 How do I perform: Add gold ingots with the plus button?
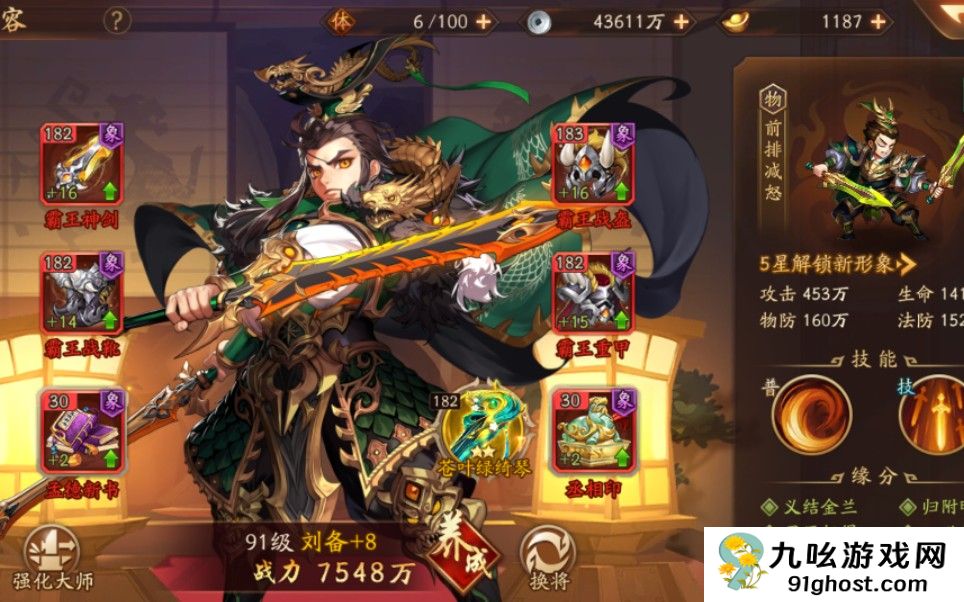tap(879, 21)
